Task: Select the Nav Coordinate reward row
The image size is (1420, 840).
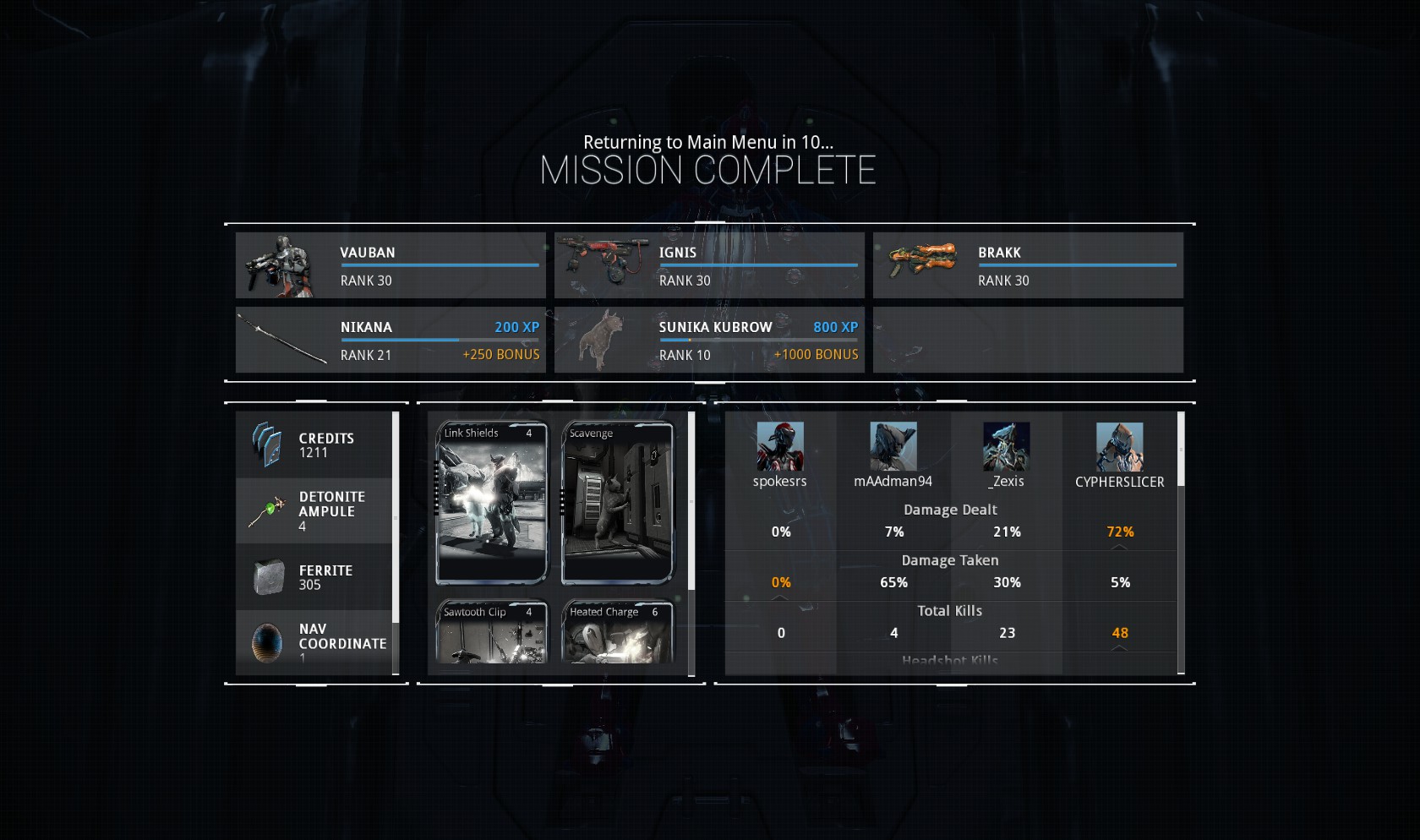Action: (314, 642)
